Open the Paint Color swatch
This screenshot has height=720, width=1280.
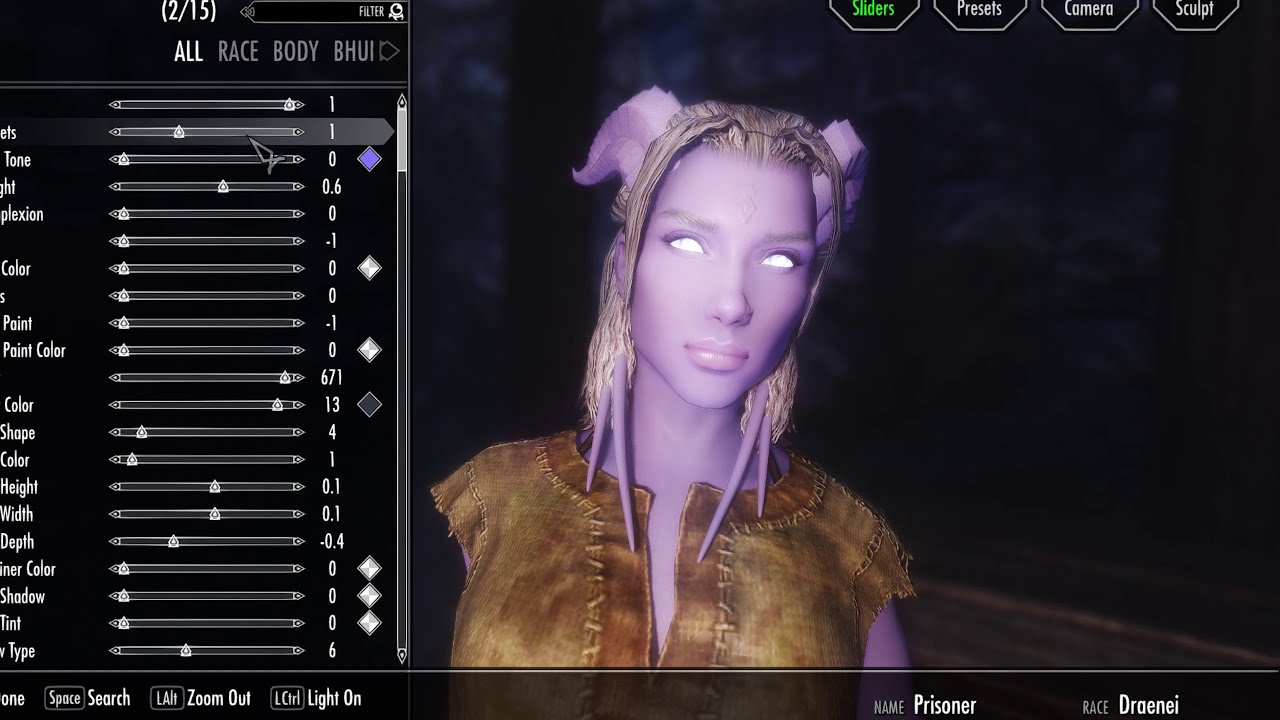tap(369, 350)
